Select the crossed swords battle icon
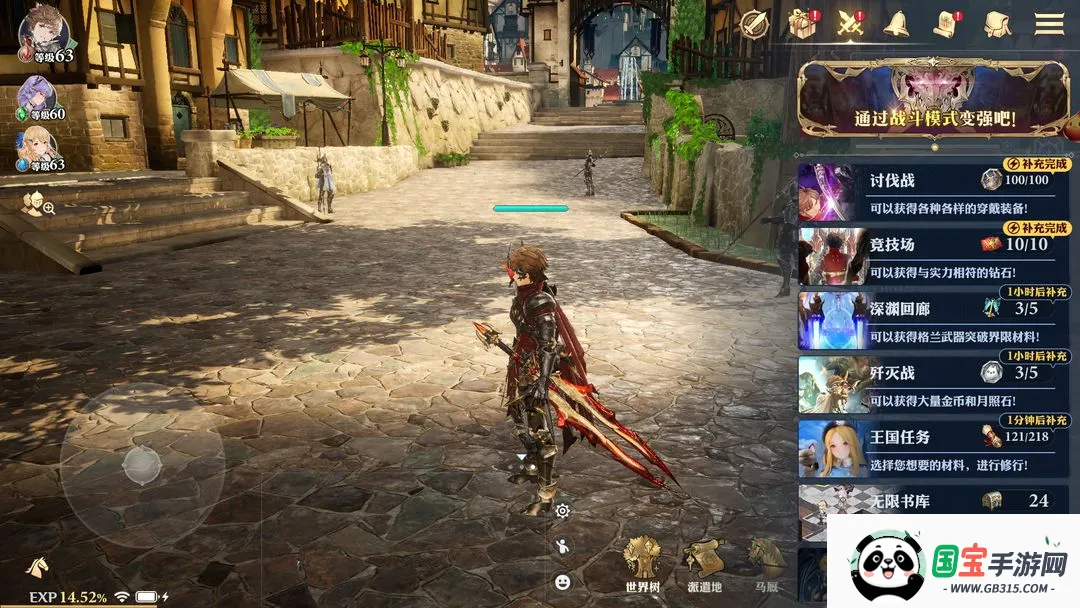Viewport: 1080px width, 608px height. 850,23
